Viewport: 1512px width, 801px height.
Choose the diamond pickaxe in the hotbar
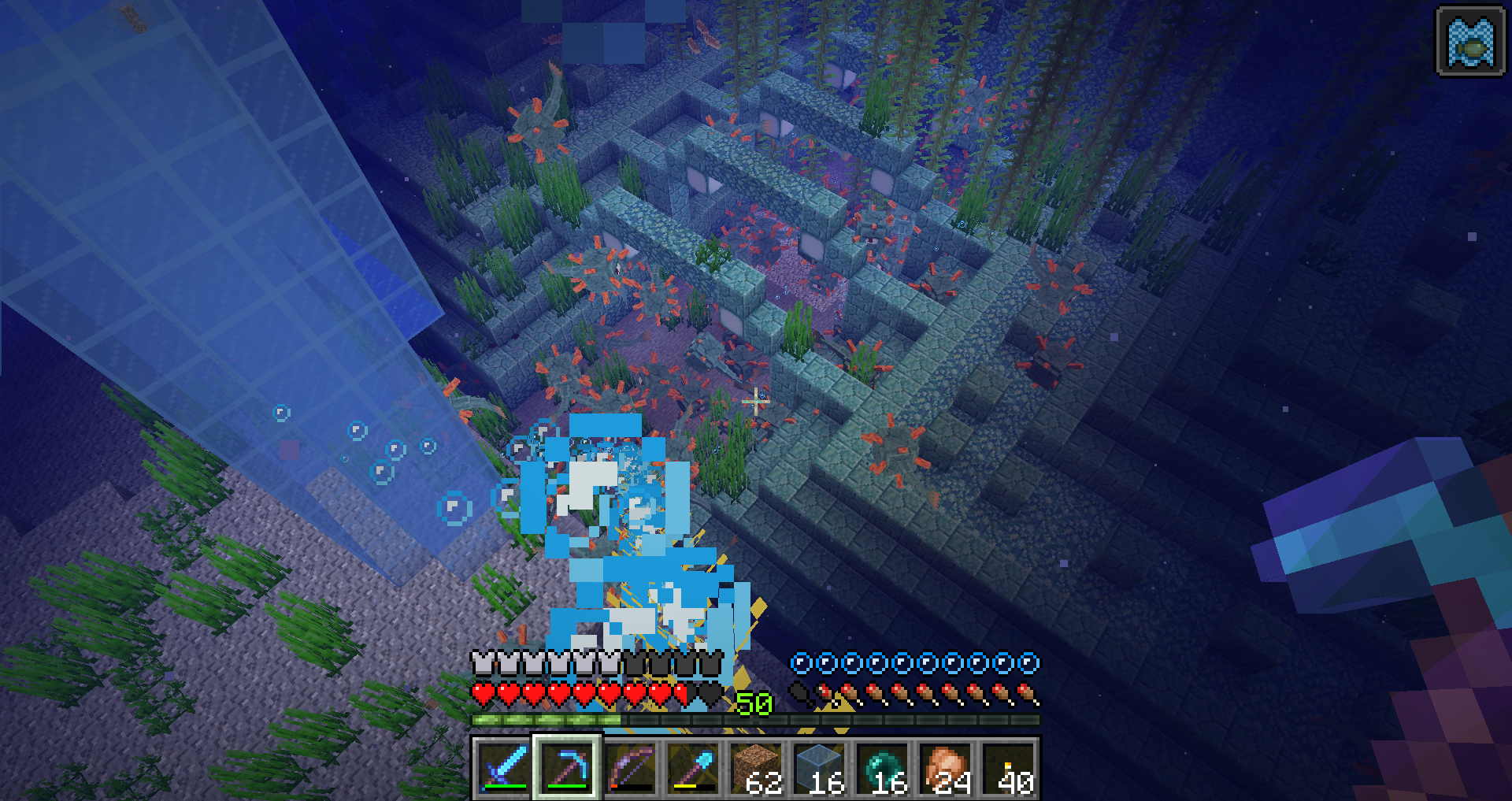tap(567, 767)
